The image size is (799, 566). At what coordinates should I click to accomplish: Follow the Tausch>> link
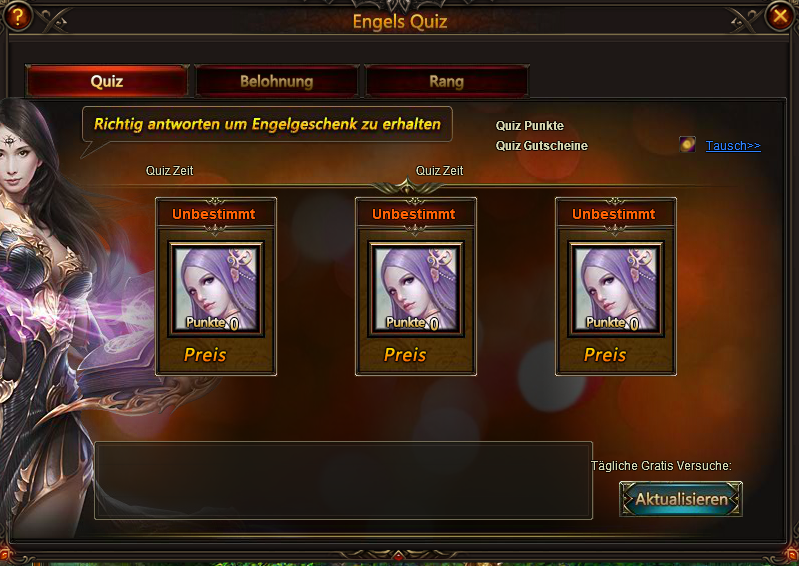(733, 146)
